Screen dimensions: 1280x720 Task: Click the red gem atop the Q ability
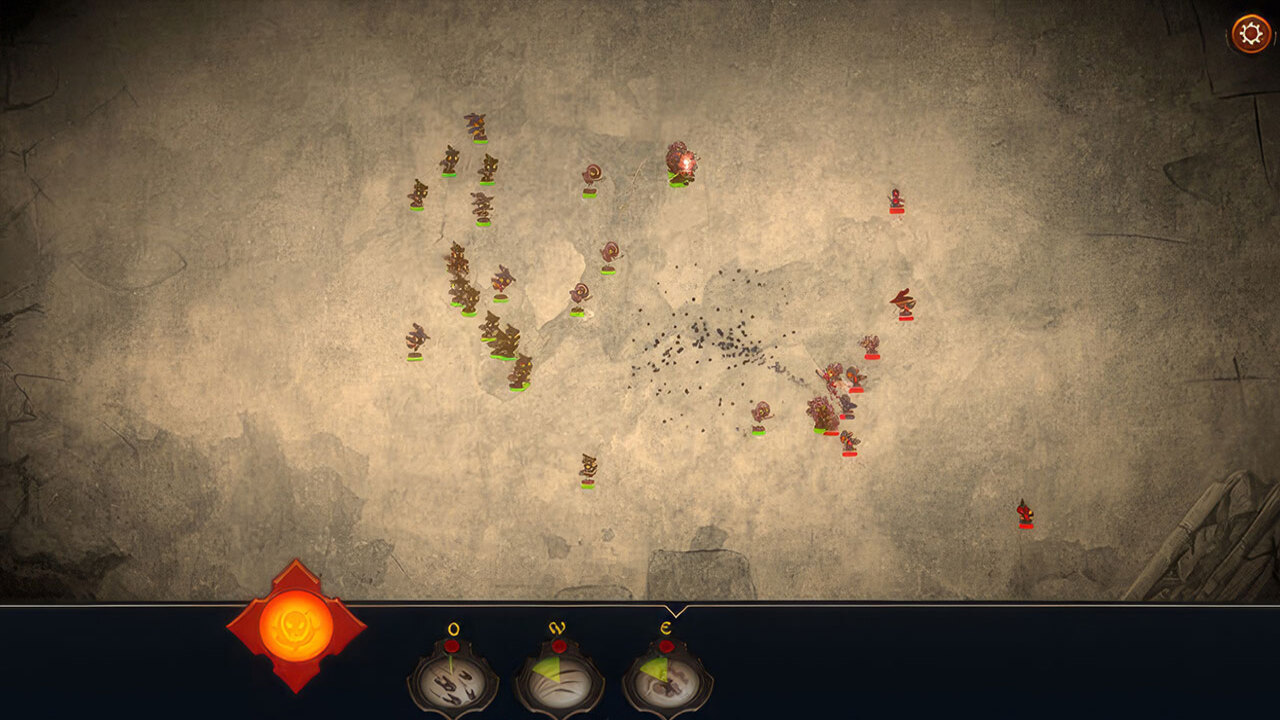pos(452,646)
